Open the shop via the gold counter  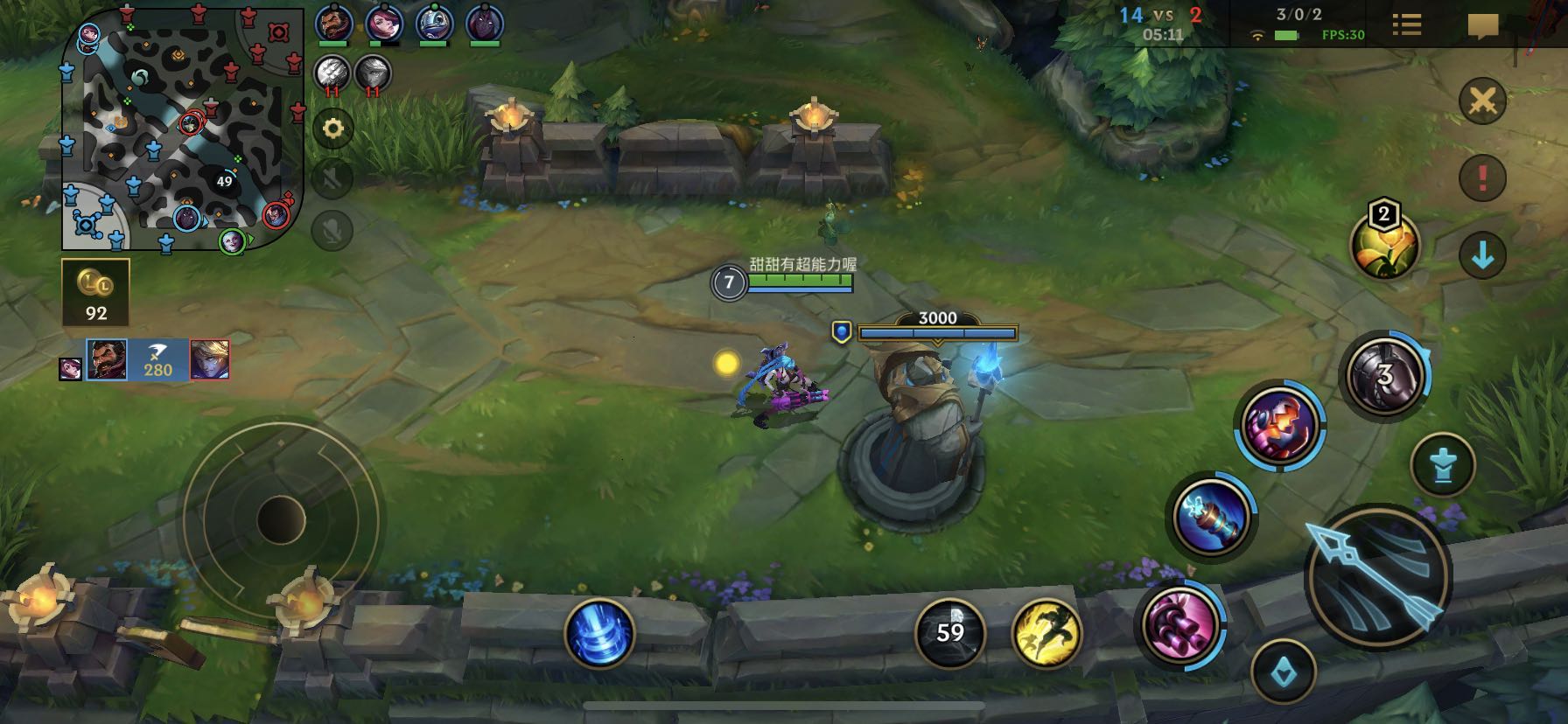(95, 293)
